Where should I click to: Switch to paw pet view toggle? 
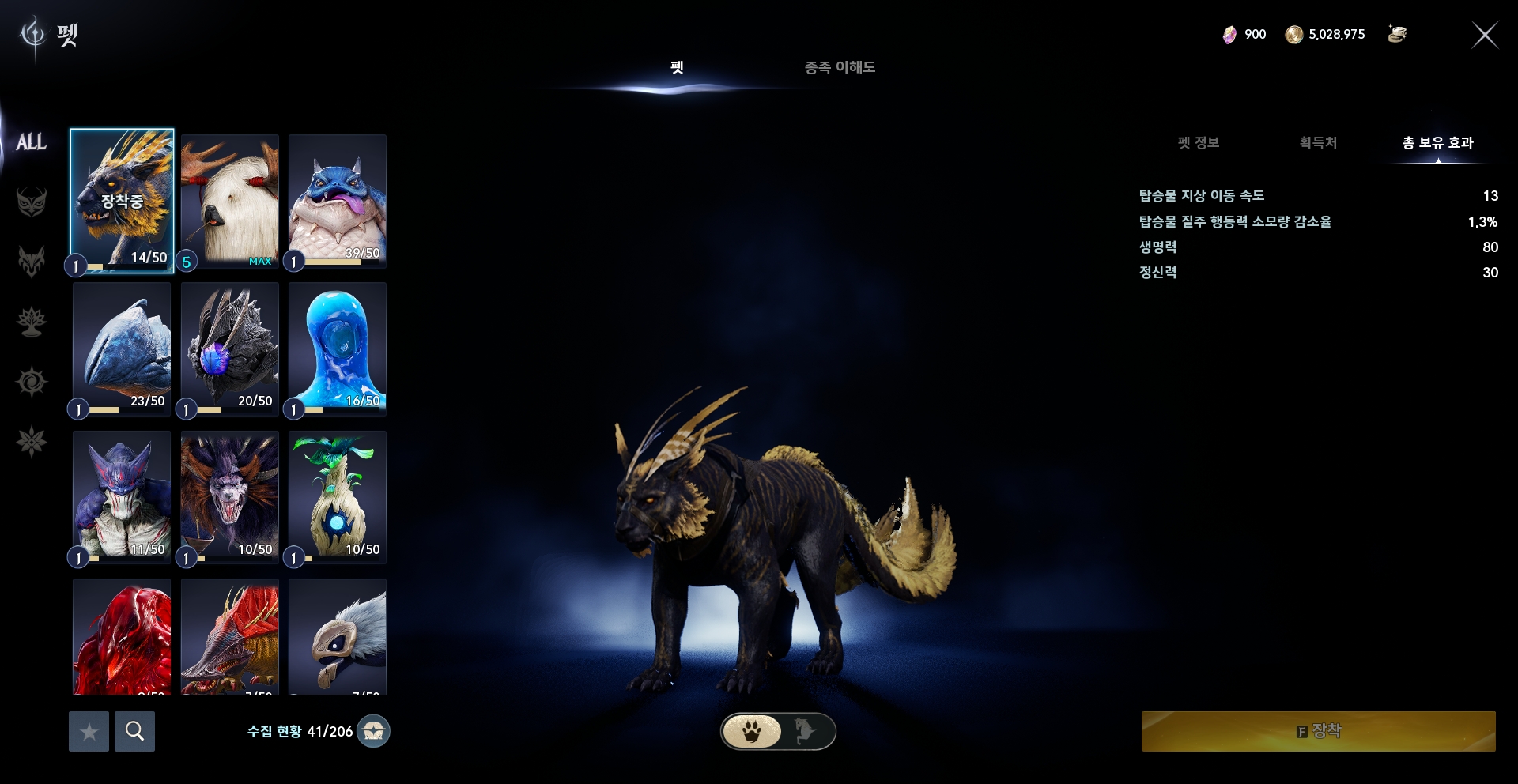tap(752, 731)
